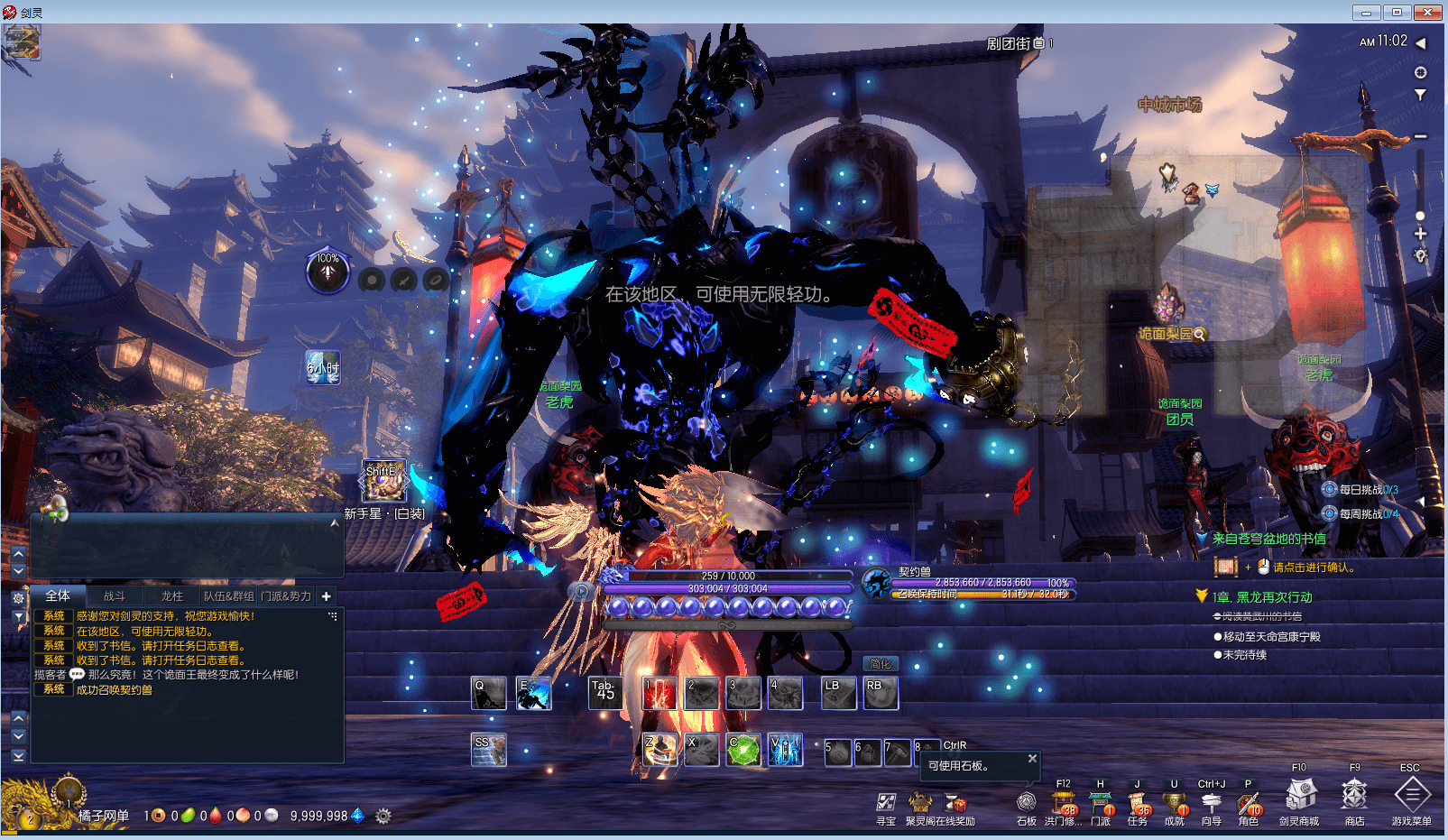The image size is (1448, 840).
Task: Select the 每日挑战 daily challenge tracker
Action: point(1360,490)
